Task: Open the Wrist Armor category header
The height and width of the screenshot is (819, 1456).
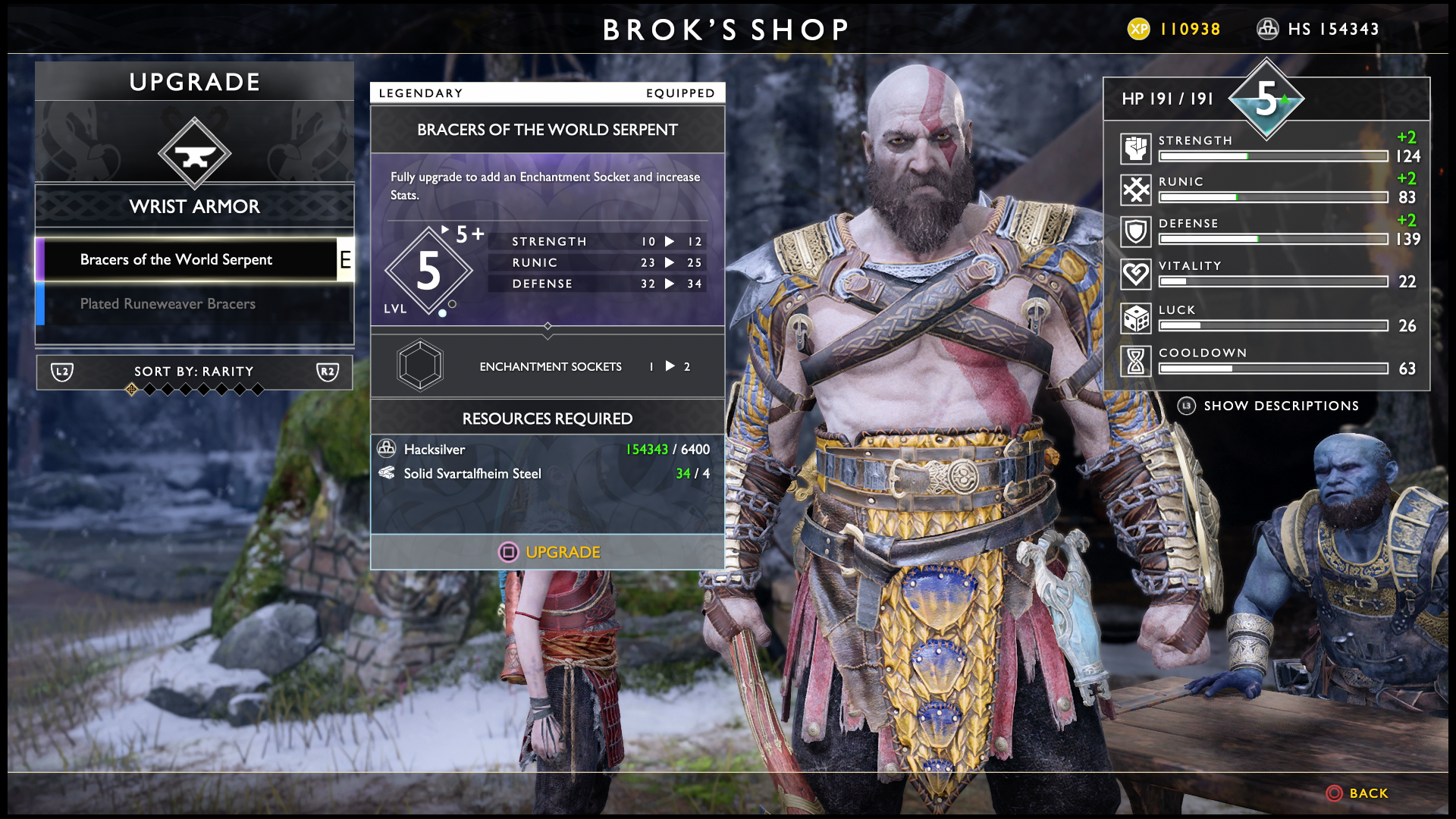Action: [x=194, y=206]
